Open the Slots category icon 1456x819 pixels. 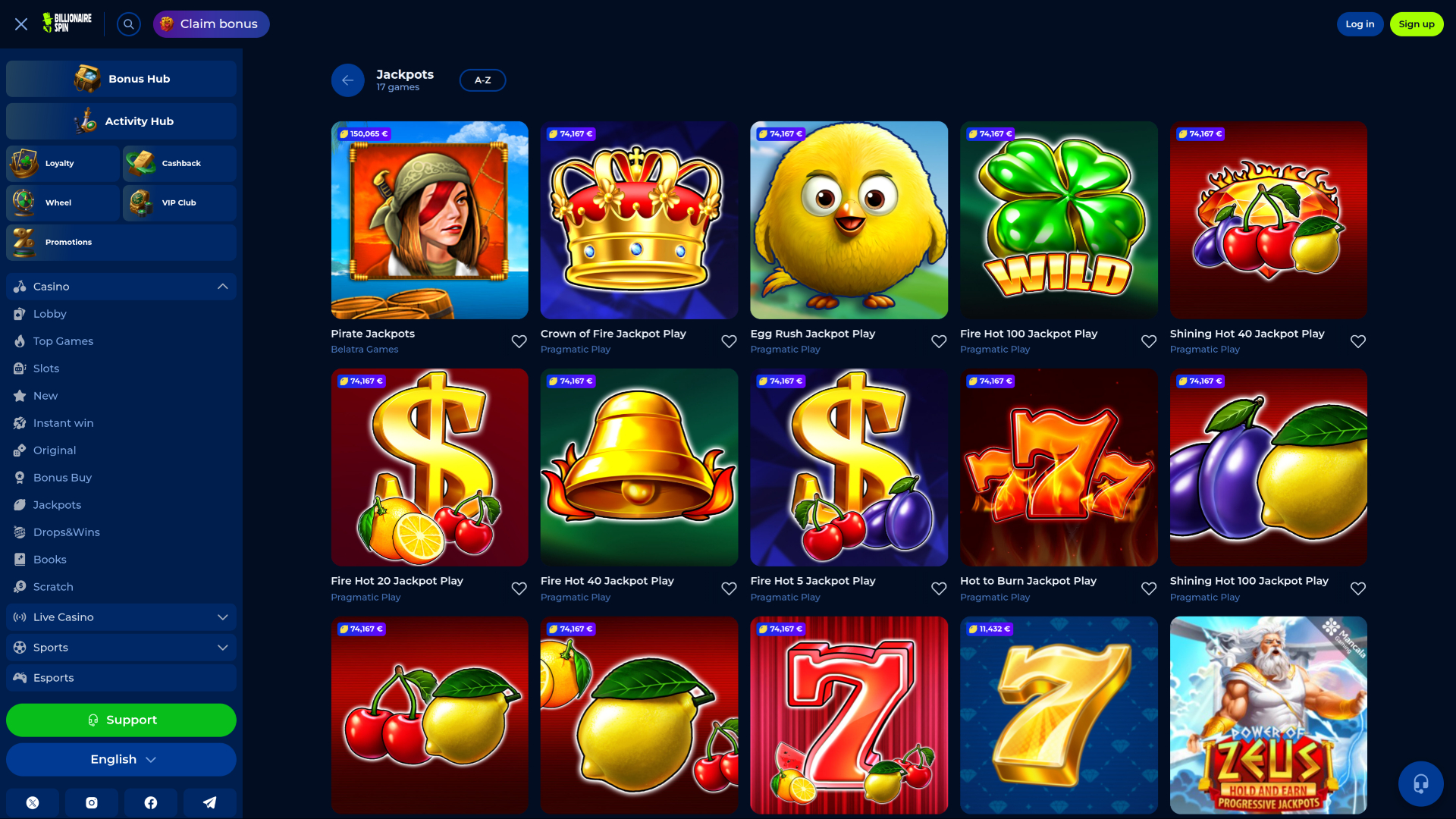[x=19, y=368]
